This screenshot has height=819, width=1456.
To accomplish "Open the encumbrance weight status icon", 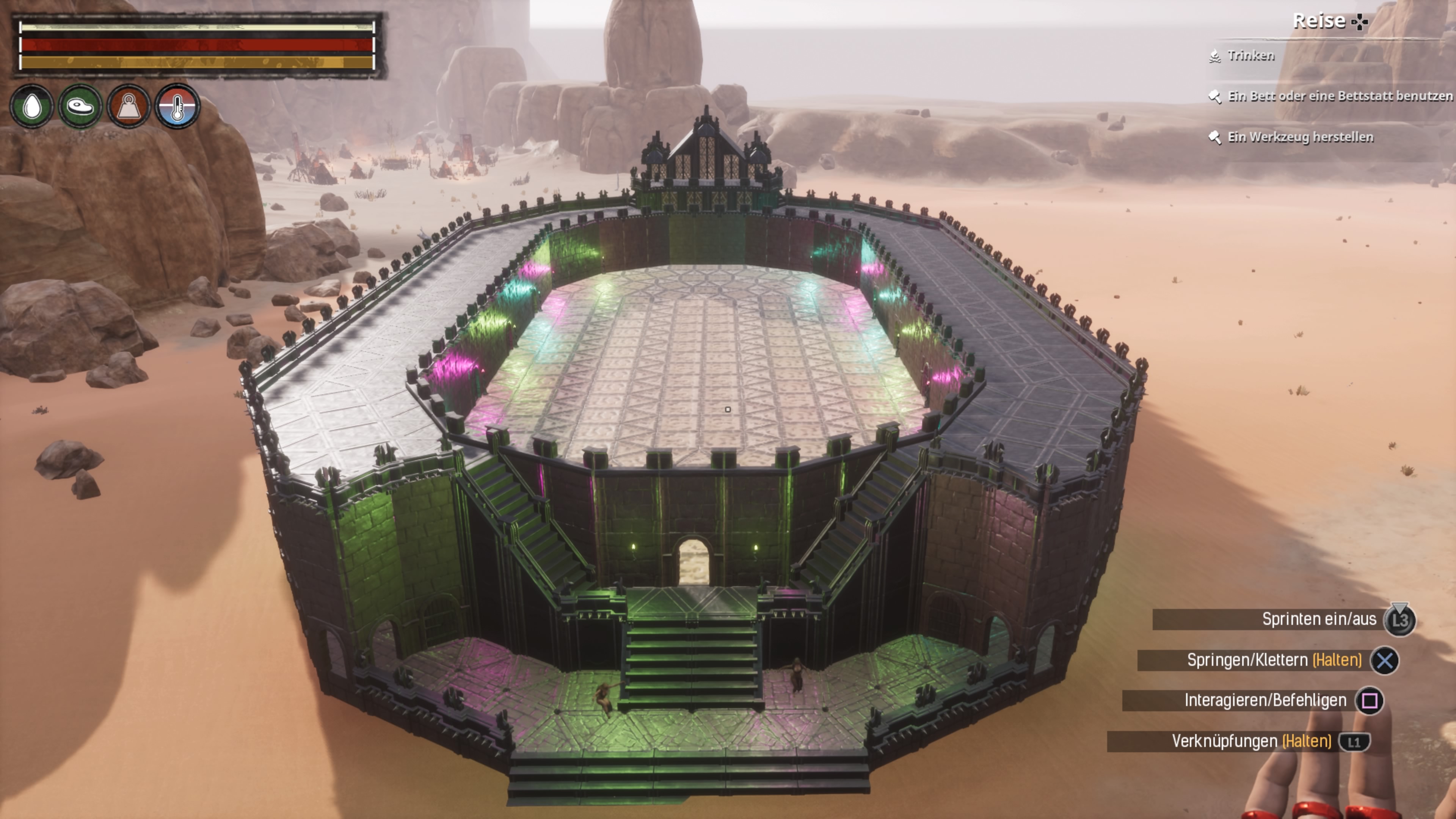I will point(129,106).
